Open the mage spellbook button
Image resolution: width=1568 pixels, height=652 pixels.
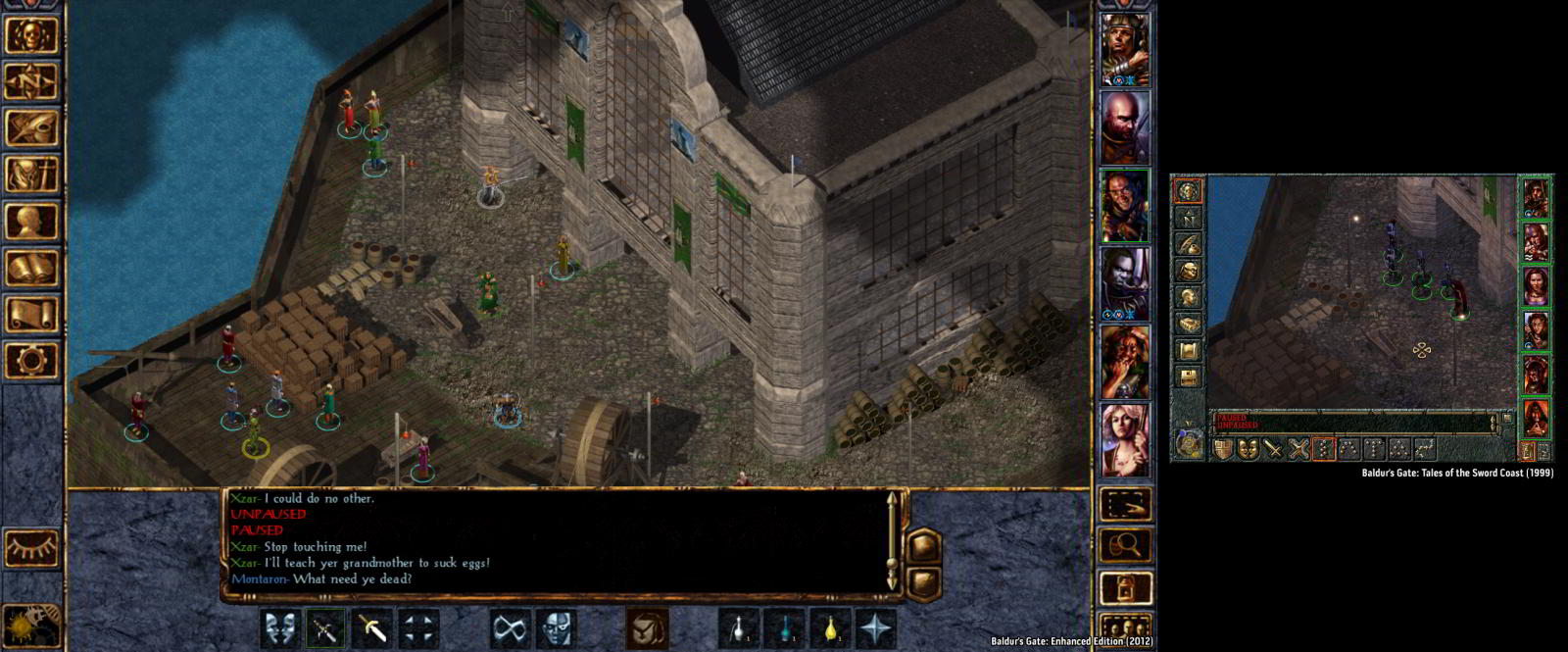pyautogui.click(x=31, y=268)
